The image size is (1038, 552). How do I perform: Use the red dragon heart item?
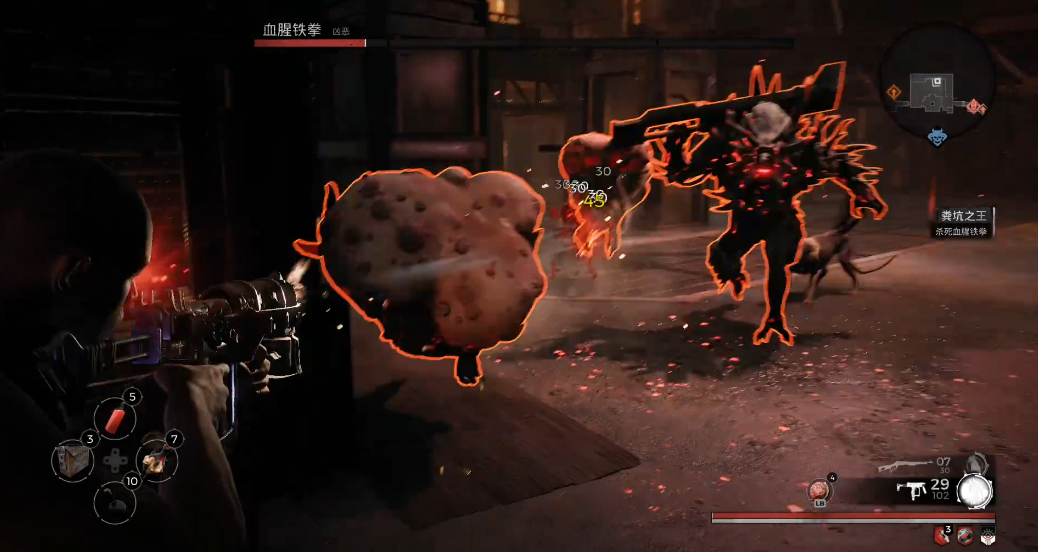pyautogui.click(x=819, y=490)
